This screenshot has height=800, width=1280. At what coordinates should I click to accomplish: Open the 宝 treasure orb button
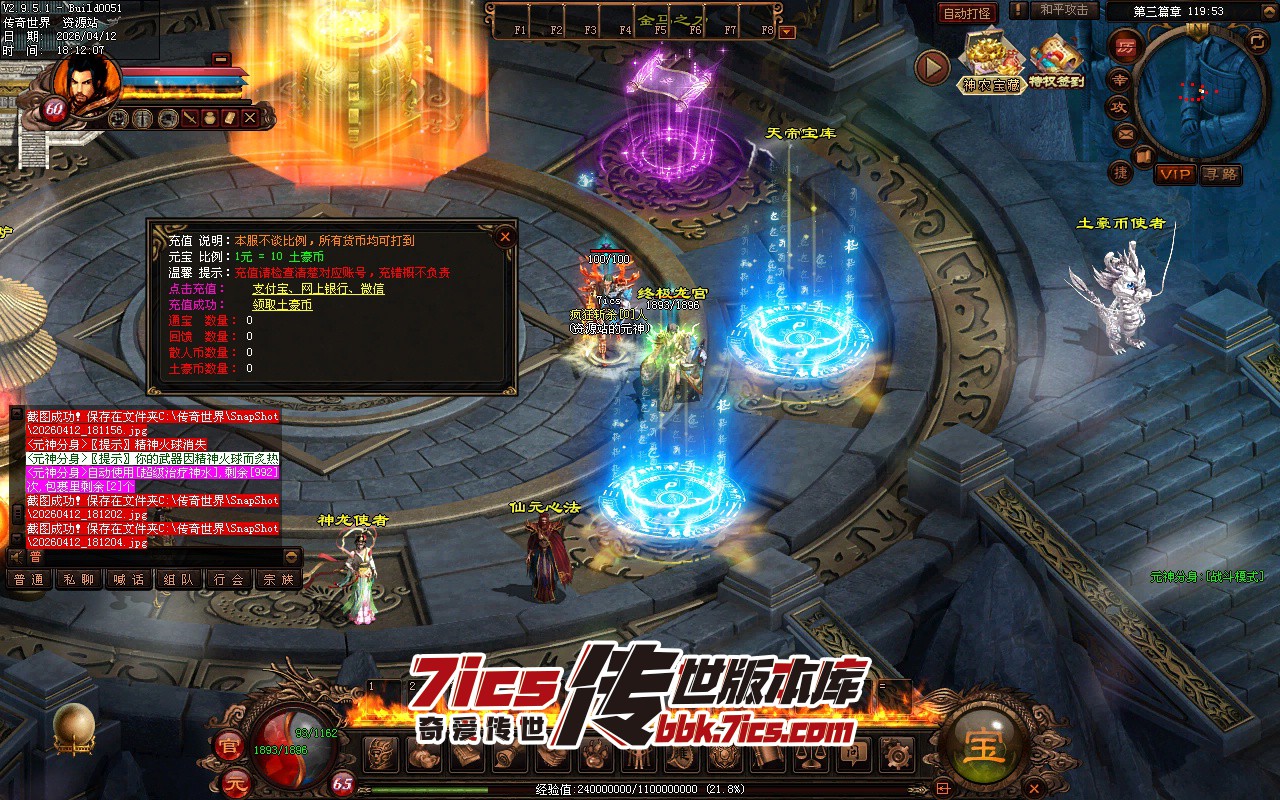click(x=984, y=746)
